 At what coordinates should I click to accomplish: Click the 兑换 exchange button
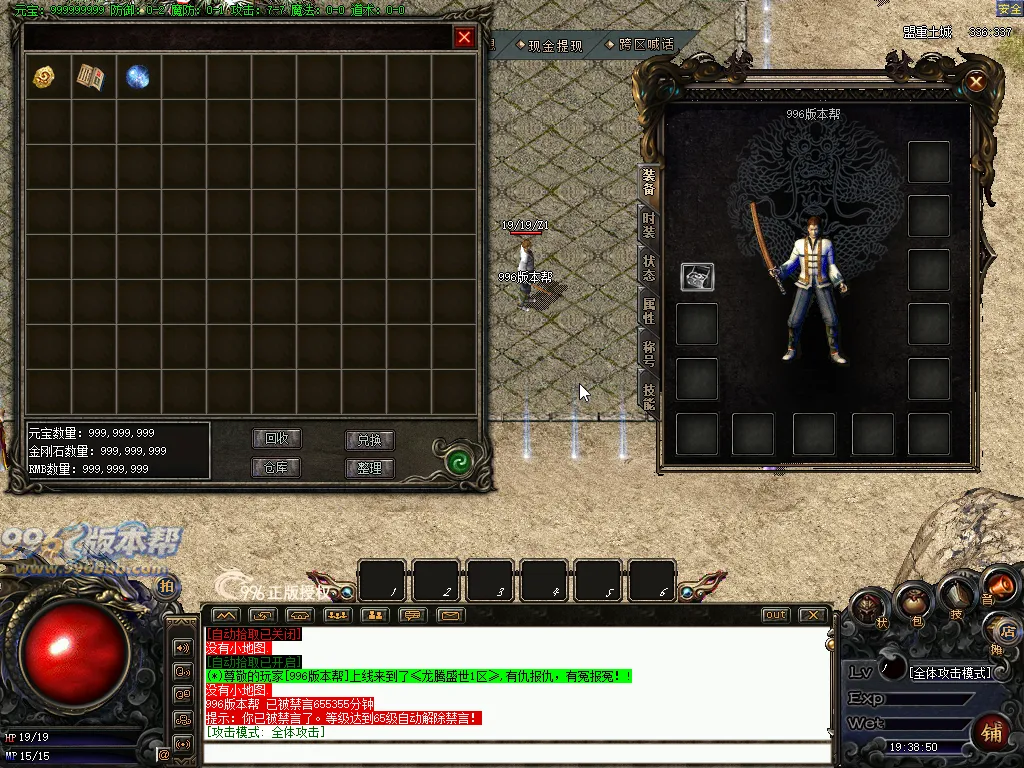tap(369, 440)
